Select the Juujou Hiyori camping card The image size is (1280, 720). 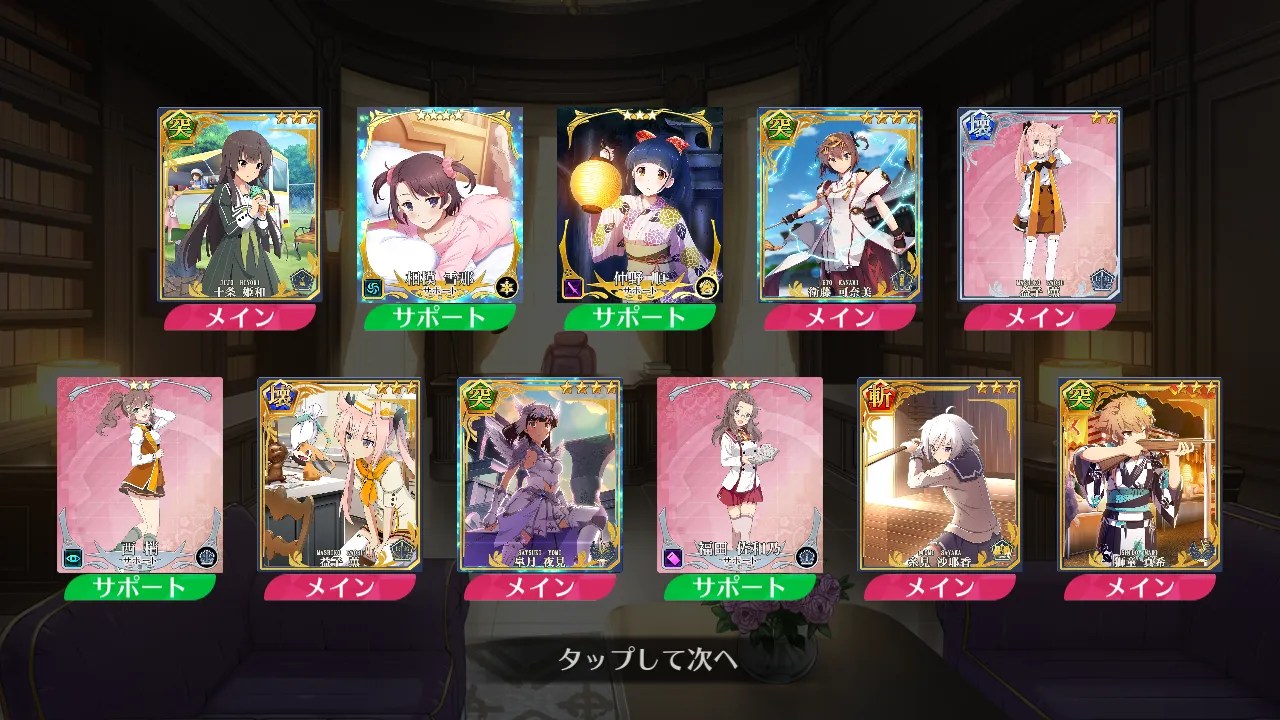click(239, 205)
